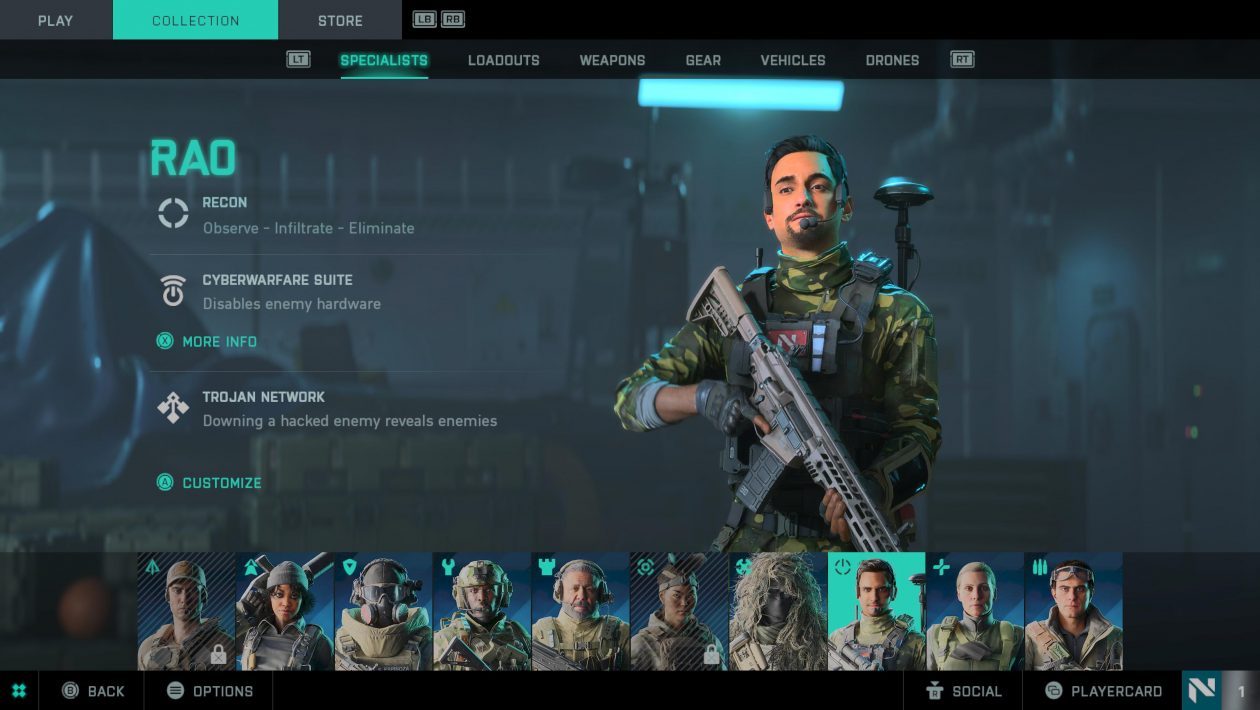The height and width of the screenshot is (710, 1260).
Task: Choose the ghillie suit specialist portrait
Action: click(778, 611)
